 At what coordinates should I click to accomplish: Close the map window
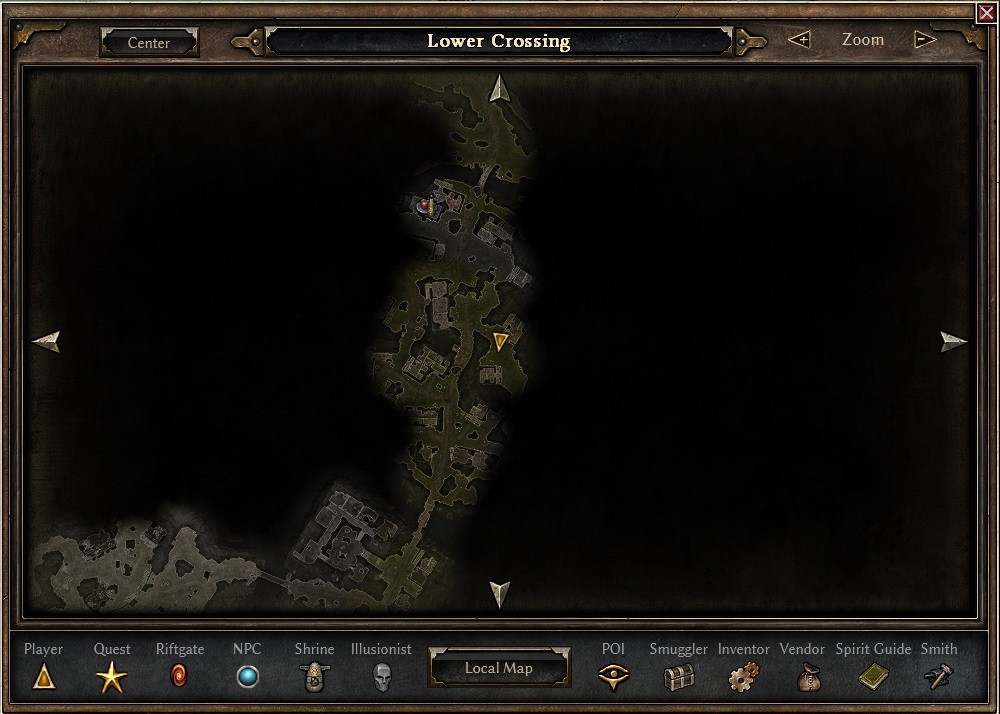coord(987,12)
